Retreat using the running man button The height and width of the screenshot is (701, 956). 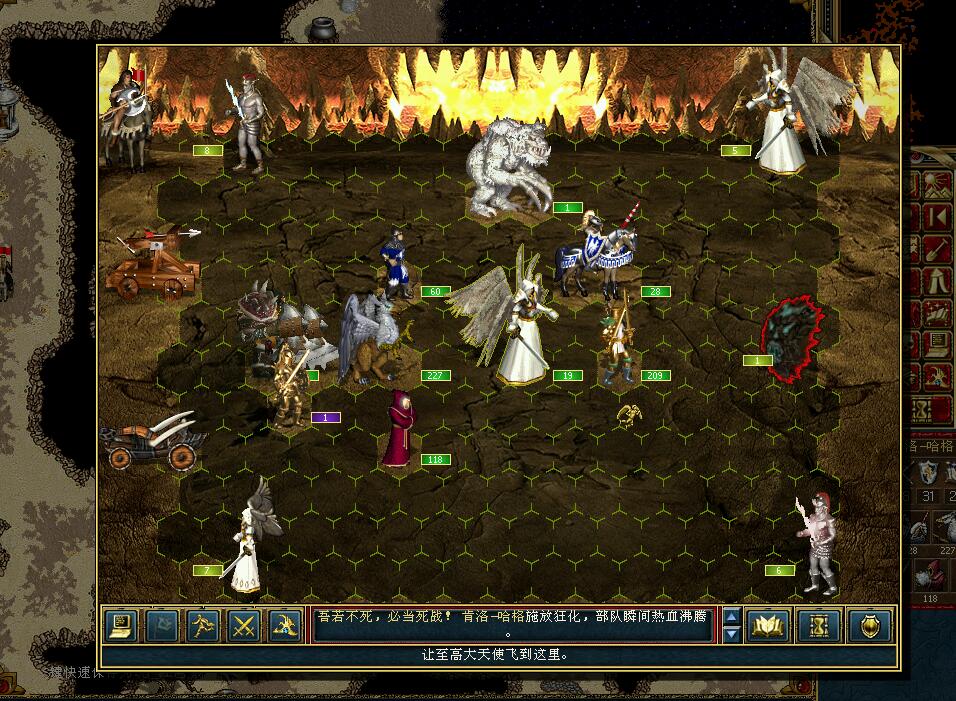click(203, 626)
